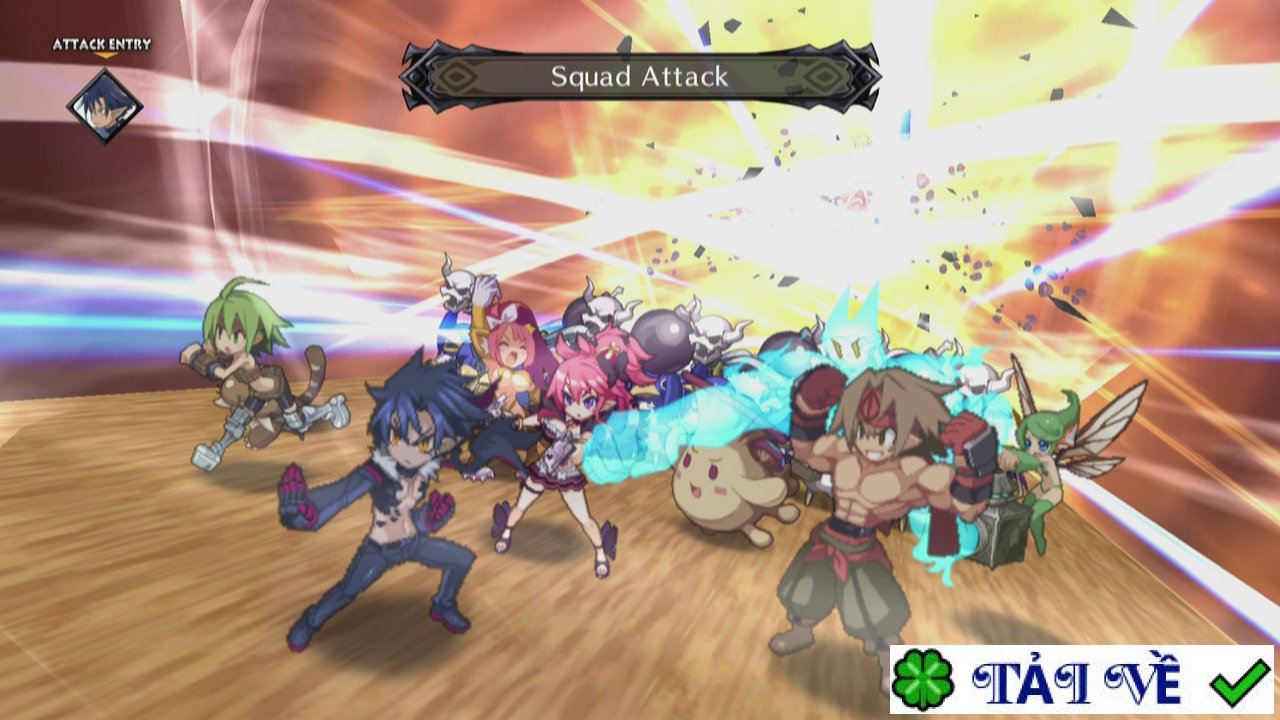Select the blue-haired character Attack Entry portrait
1280x720 pixels.
pos(104,104)
